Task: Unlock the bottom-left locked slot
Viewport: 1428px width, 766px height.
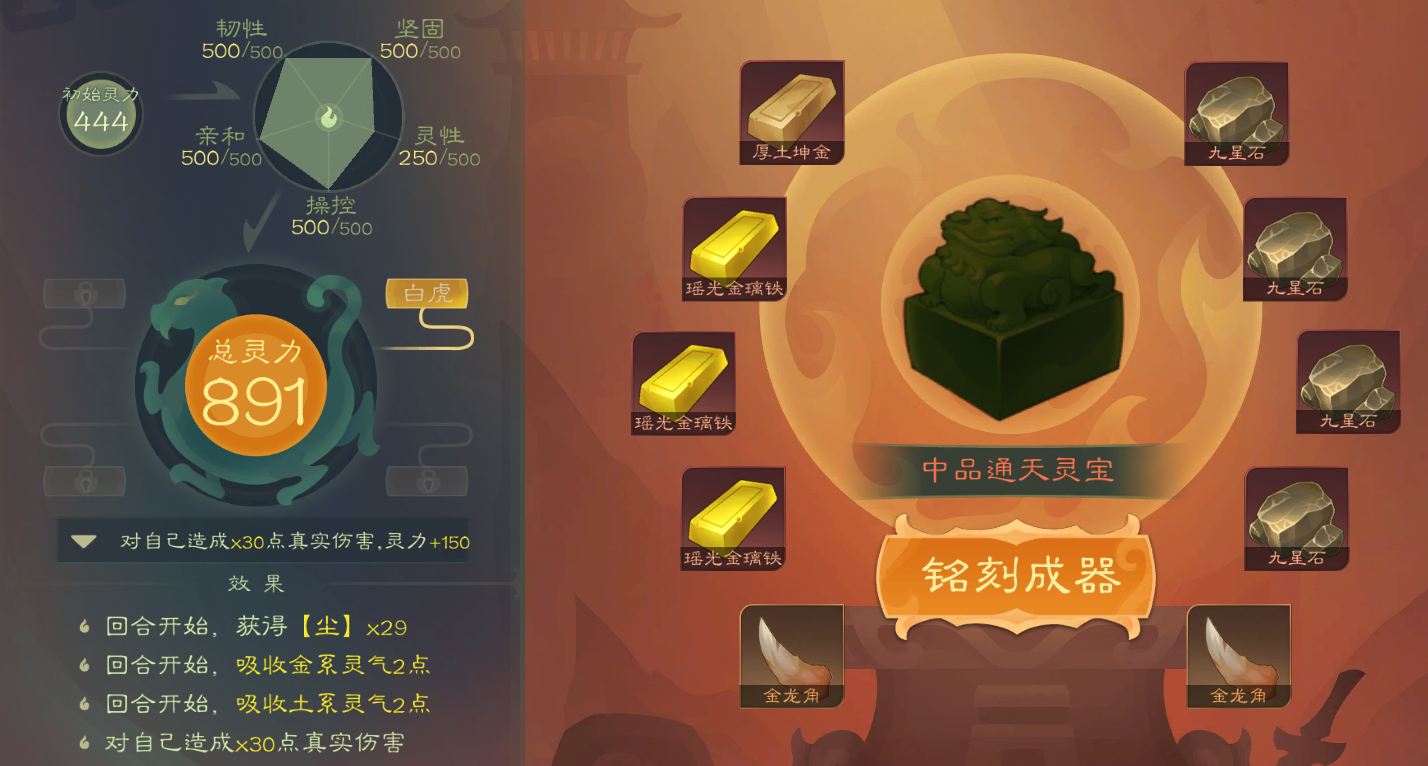Action: 85,479
